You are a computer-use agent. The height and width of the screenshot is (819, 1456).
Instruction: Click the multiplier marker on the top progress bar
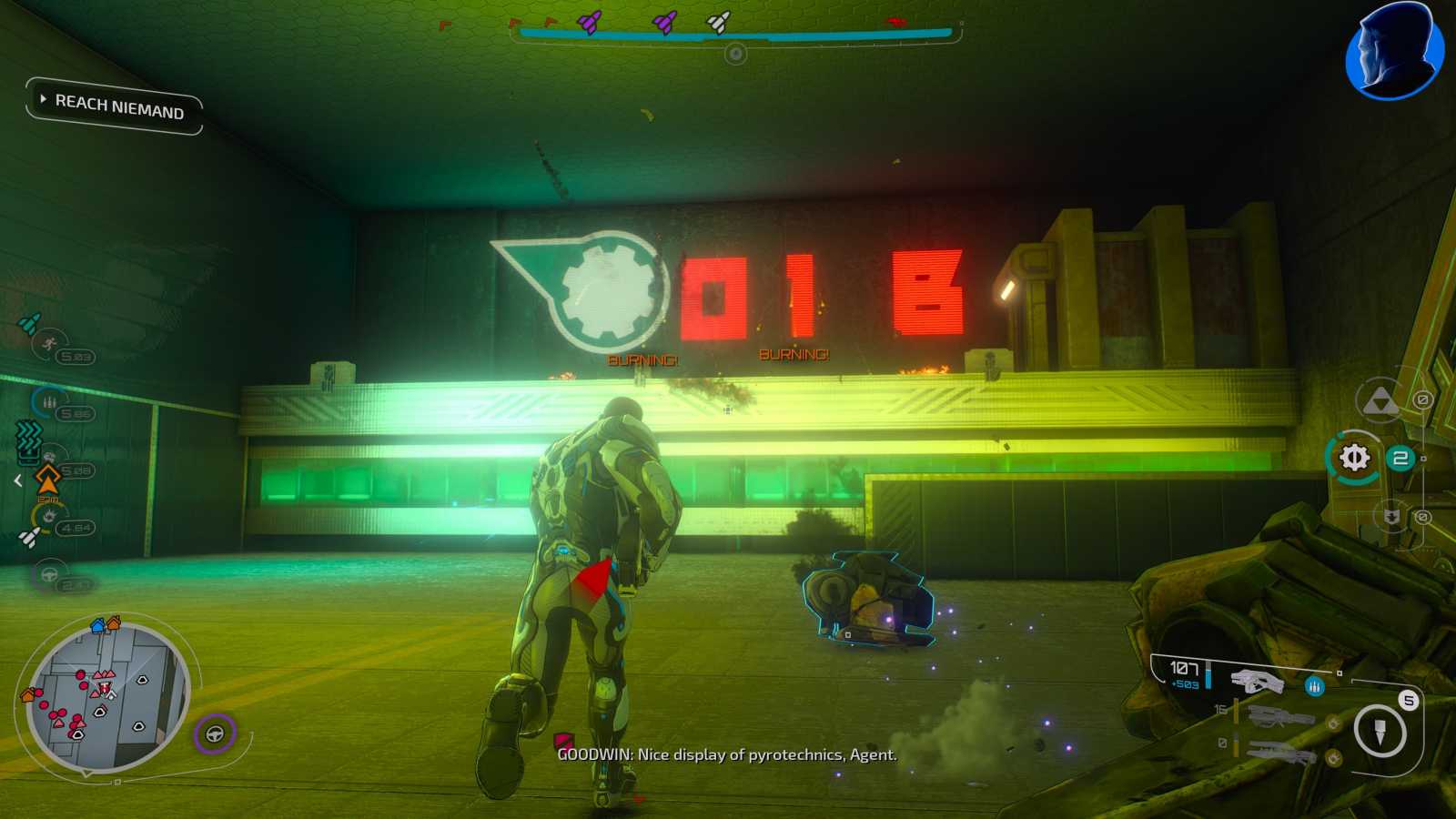click(734, 53)
